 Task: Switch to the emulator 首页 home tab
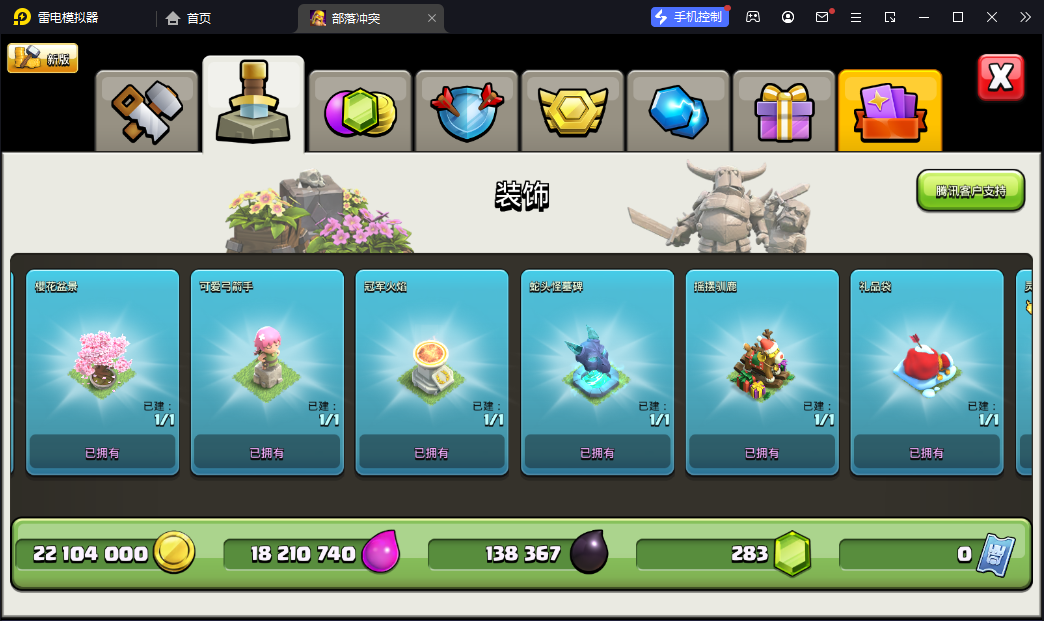click(x=189, y=18)
